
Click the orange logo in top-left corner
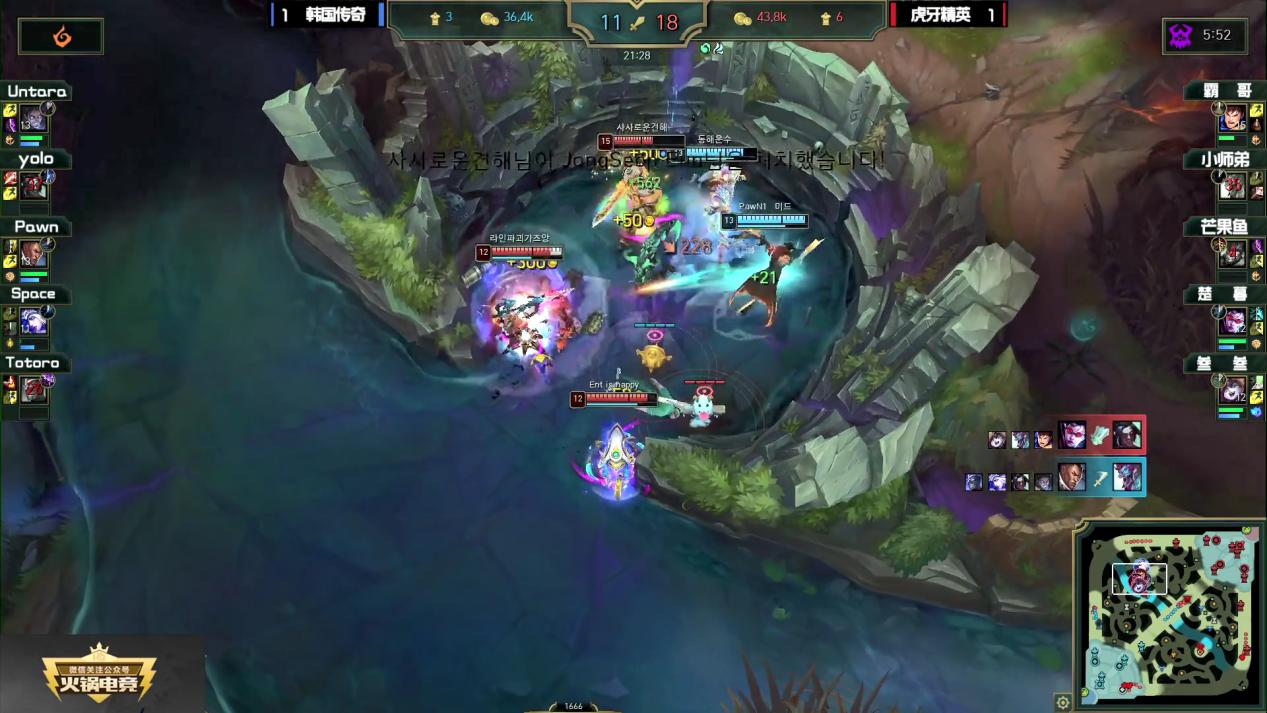coord(61,37)
